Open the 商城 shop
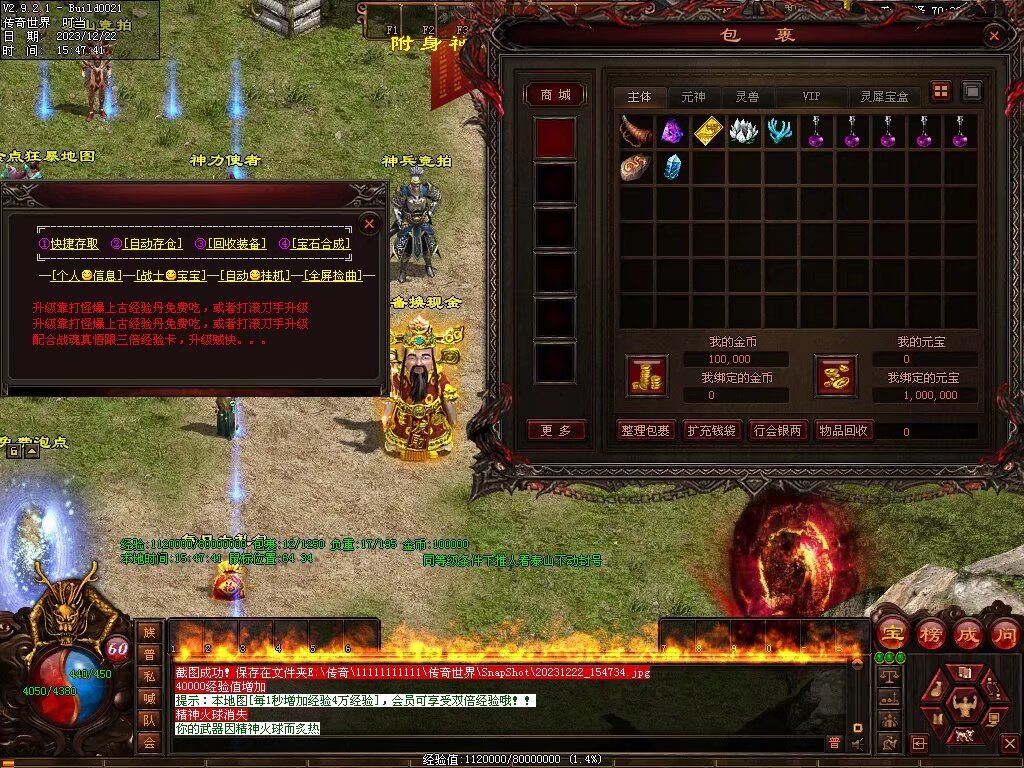The height and width of the screenshot is (768, 1024). click(x=556, y=95)
